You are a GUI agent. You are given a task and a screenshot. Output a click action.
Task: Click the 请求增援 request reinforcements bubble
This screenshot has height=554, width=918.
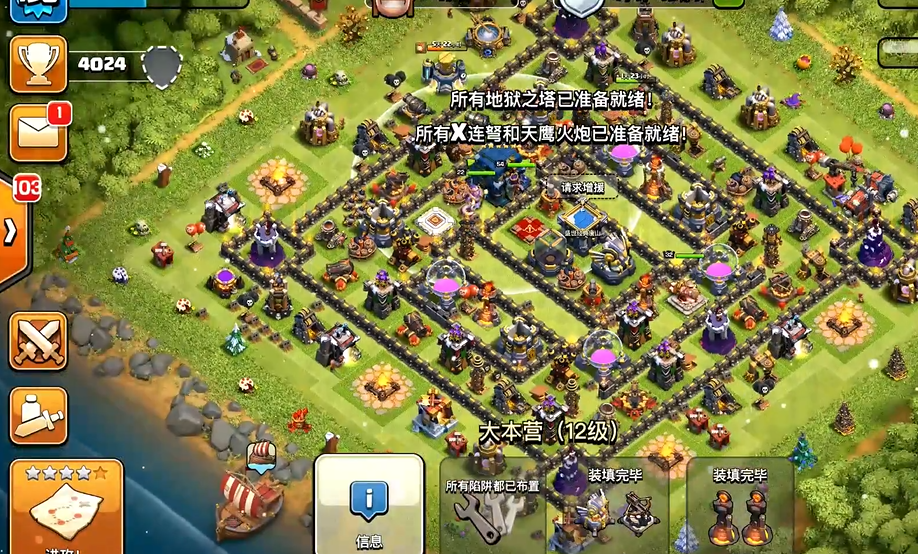[x=581, y=187]
